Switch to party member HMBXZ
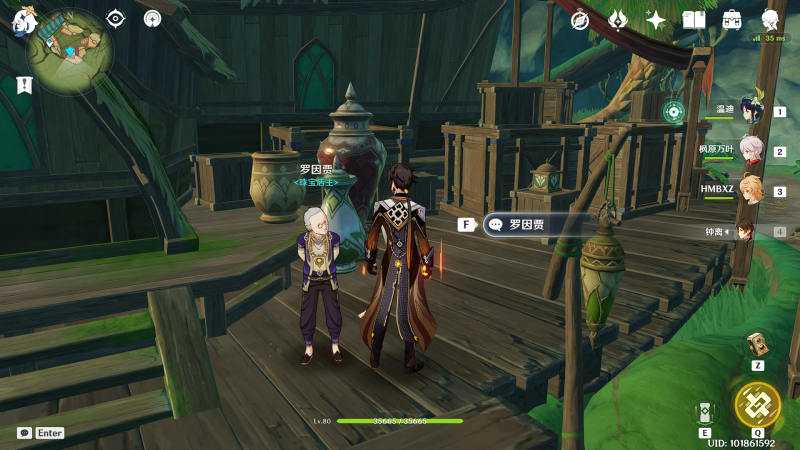Image resolution: width=800 pixels, height=450 pixels. [749, 190]
